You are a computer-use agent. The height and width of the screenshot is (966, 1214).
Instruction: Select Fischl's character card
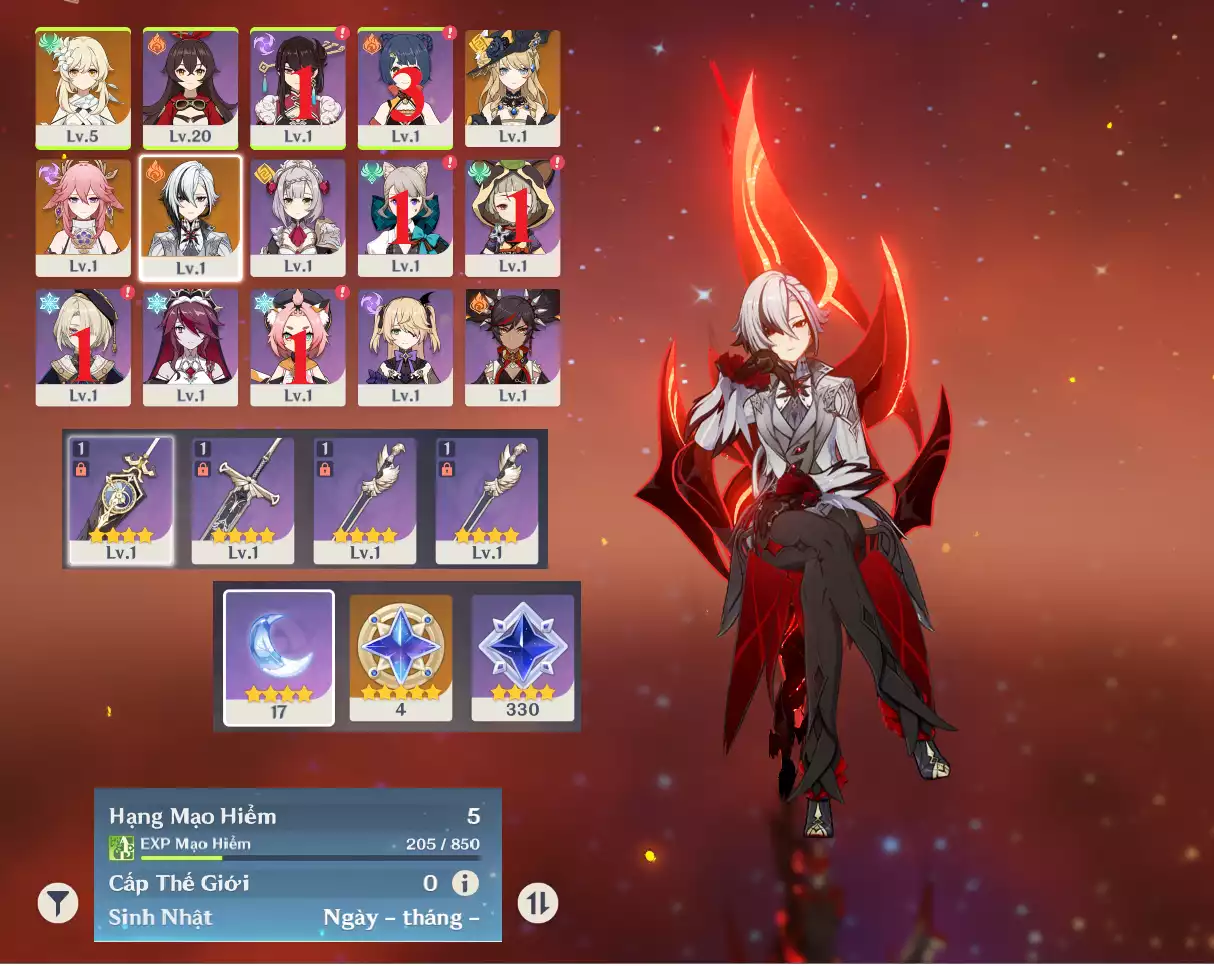(x=405, y=346)
